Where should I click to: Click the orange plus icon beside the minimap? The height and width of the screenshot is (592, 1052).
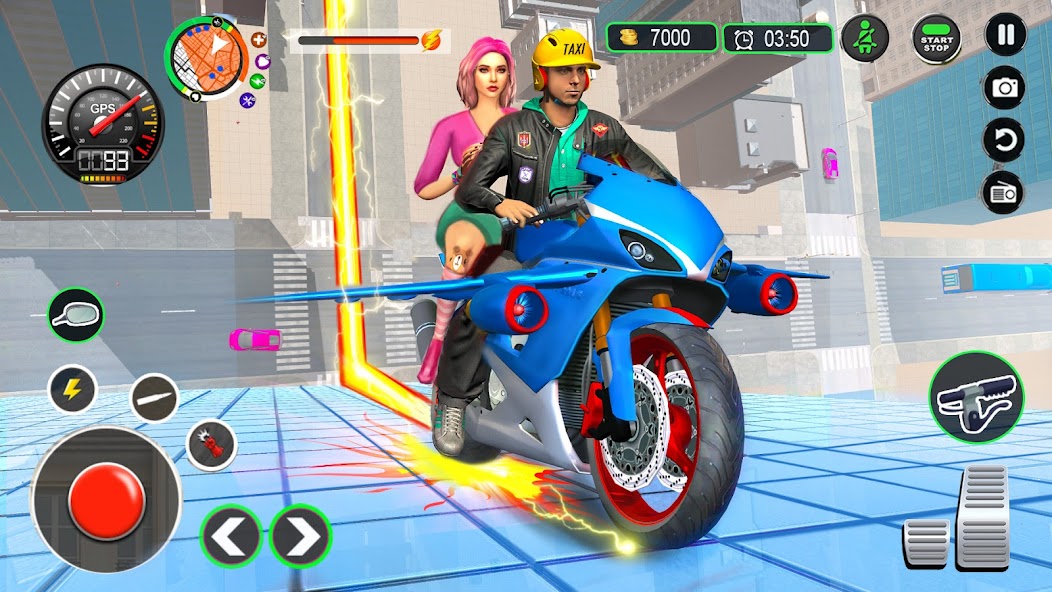pos(260,41)
